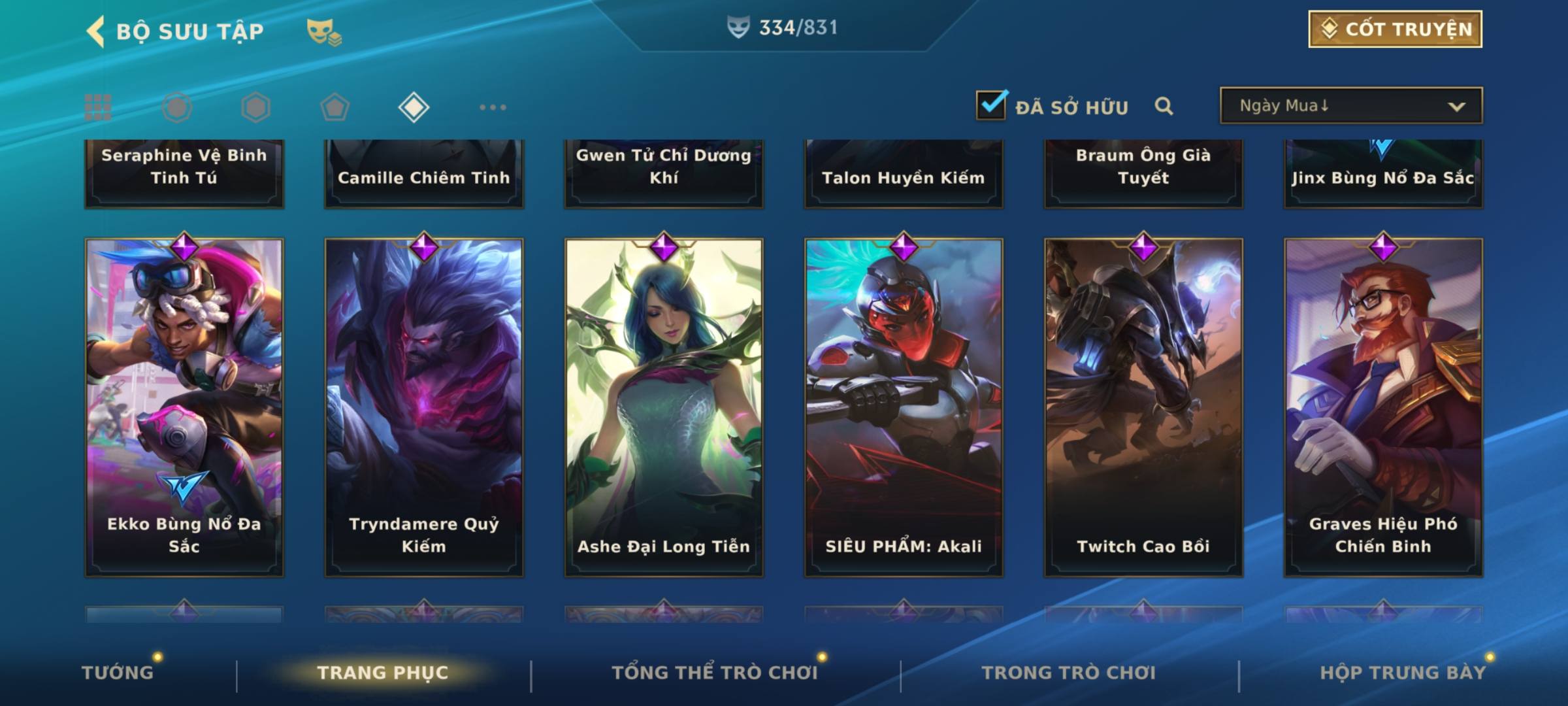
Task: Choose the diamond rarity filter
Action: [414, 107]
